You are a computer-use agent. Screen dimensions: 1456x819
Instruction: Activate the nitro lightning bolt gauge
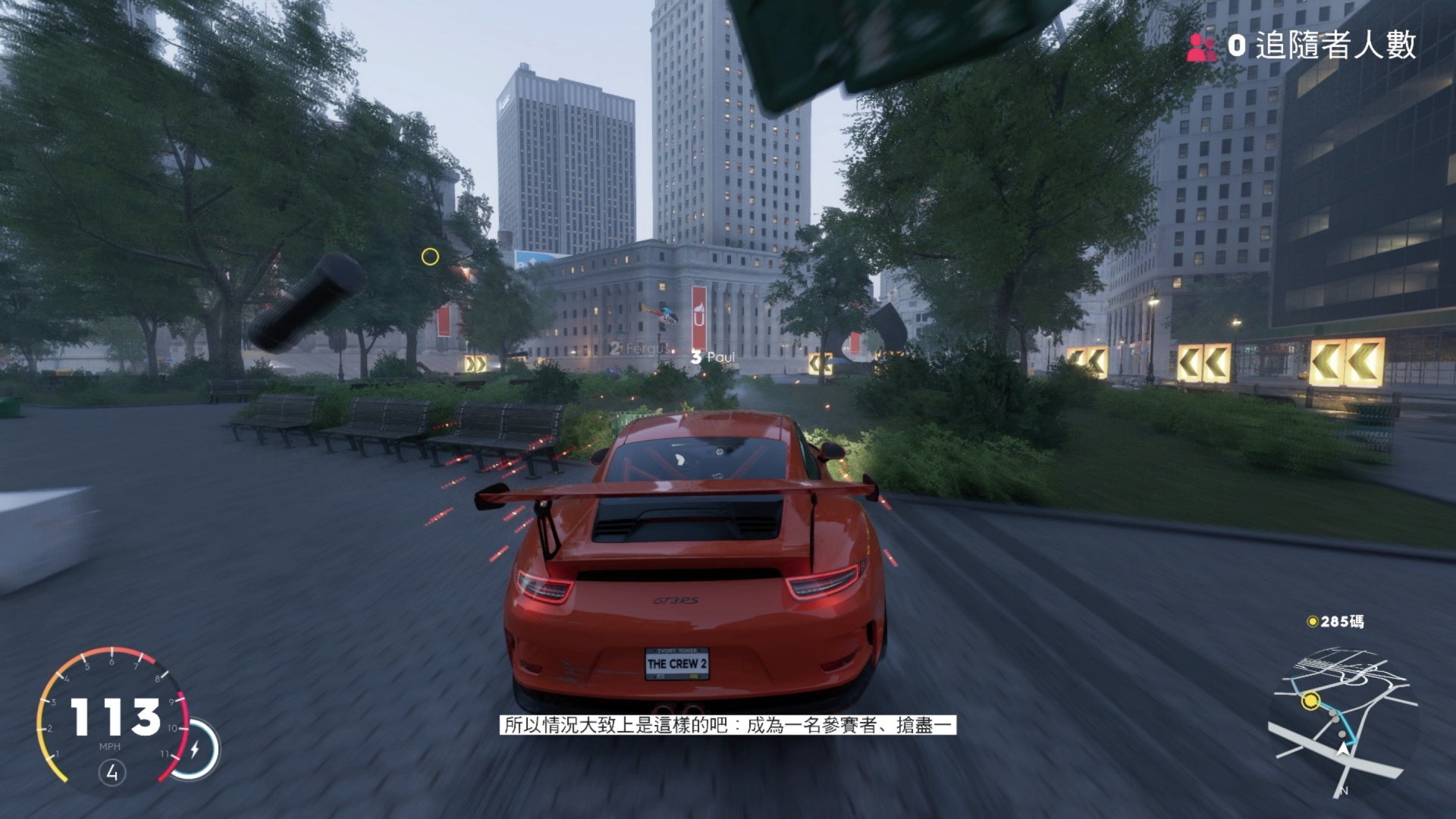point(195,749)
